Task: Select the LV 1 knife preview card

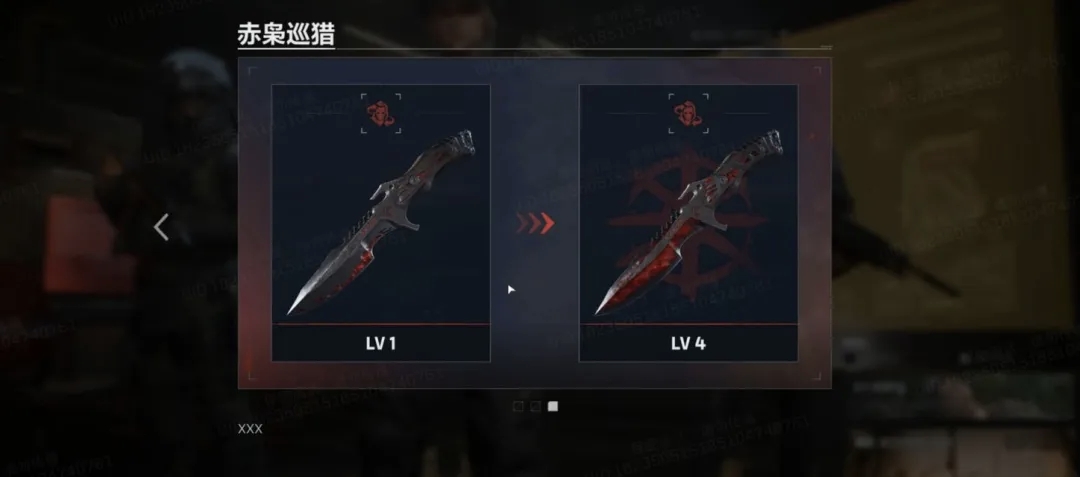Action: 381,222
